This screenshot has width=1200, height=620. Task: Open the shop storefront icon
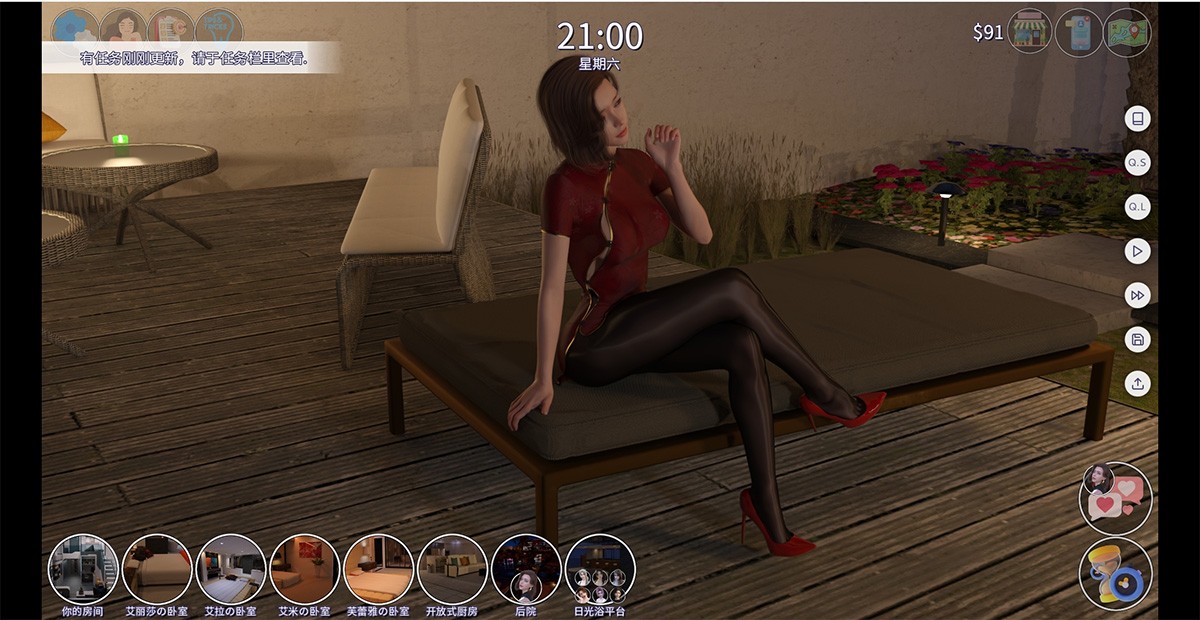click(1031, 32)
